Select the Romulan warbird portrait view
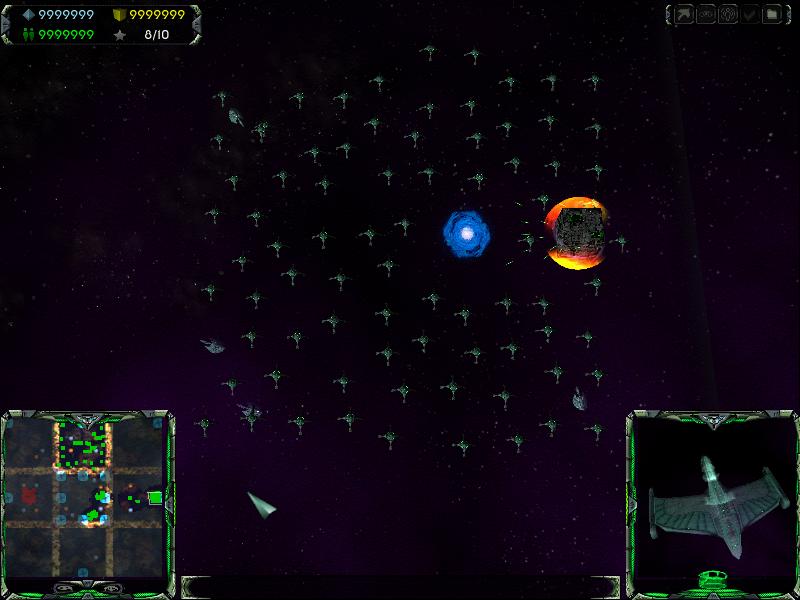Viewport: 800px width, 600px height. 712,497
